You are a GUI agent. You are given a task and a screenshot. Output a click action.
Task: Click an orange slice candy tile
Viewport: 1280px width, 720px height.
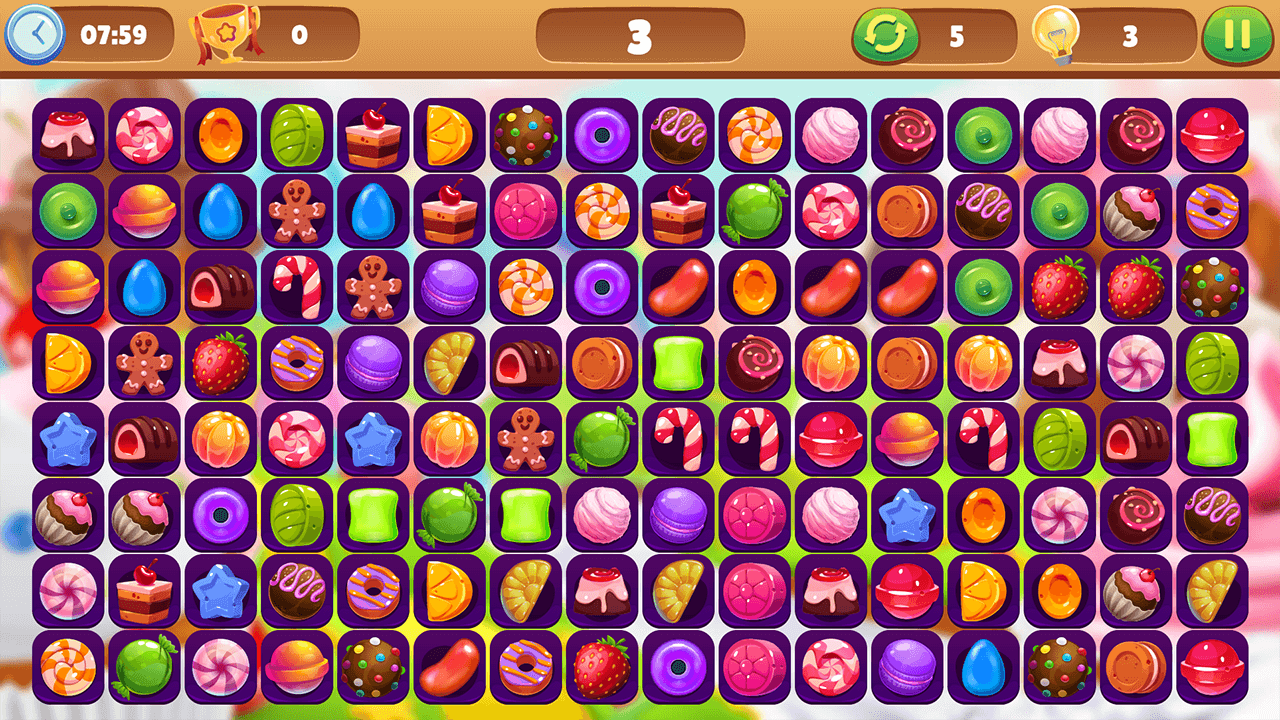pyautogui.click(x=450, y=135)
